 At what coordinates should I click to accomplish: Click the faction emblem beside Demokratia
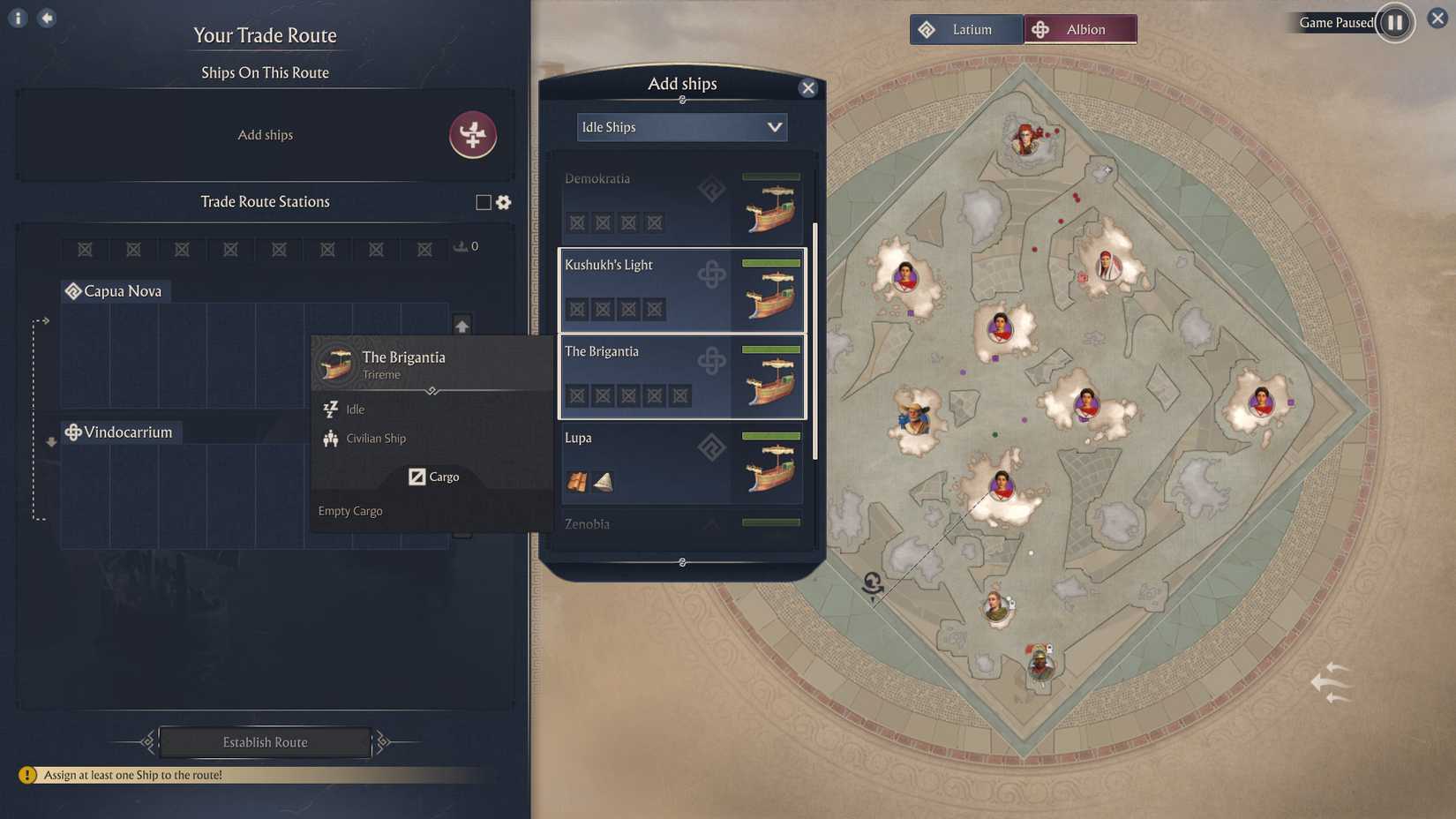click(x=713, y=188)
